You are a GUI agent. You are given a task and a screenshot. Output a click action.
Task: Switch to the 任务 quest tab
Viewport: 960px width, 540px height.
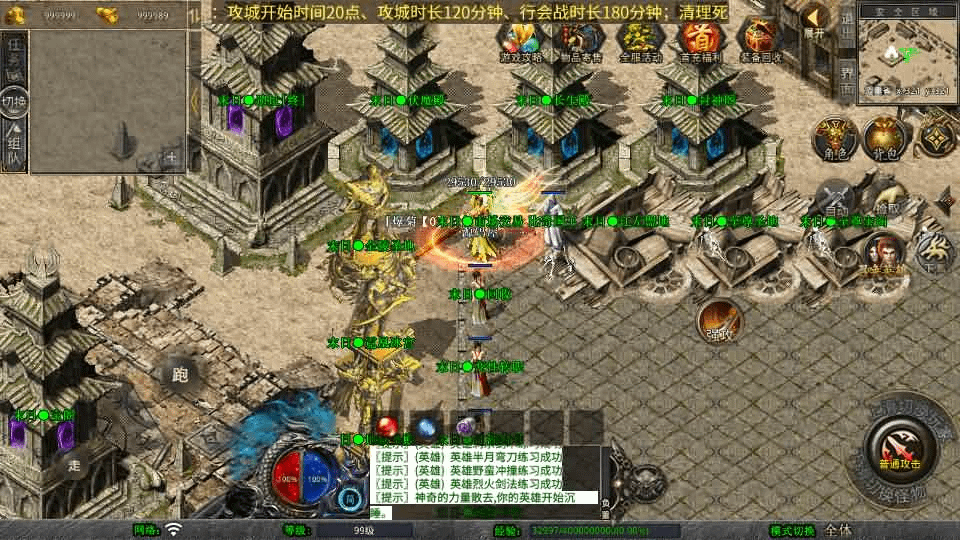click(14, 57)
